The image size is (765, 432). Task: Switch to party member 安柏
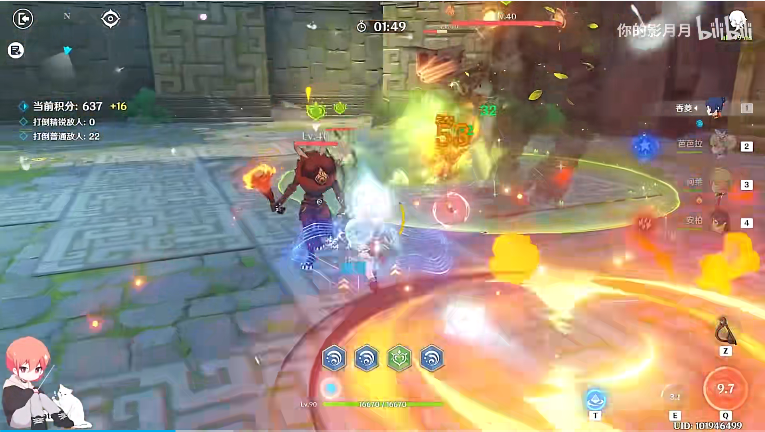pyautogui.click(x=716, y=222)
